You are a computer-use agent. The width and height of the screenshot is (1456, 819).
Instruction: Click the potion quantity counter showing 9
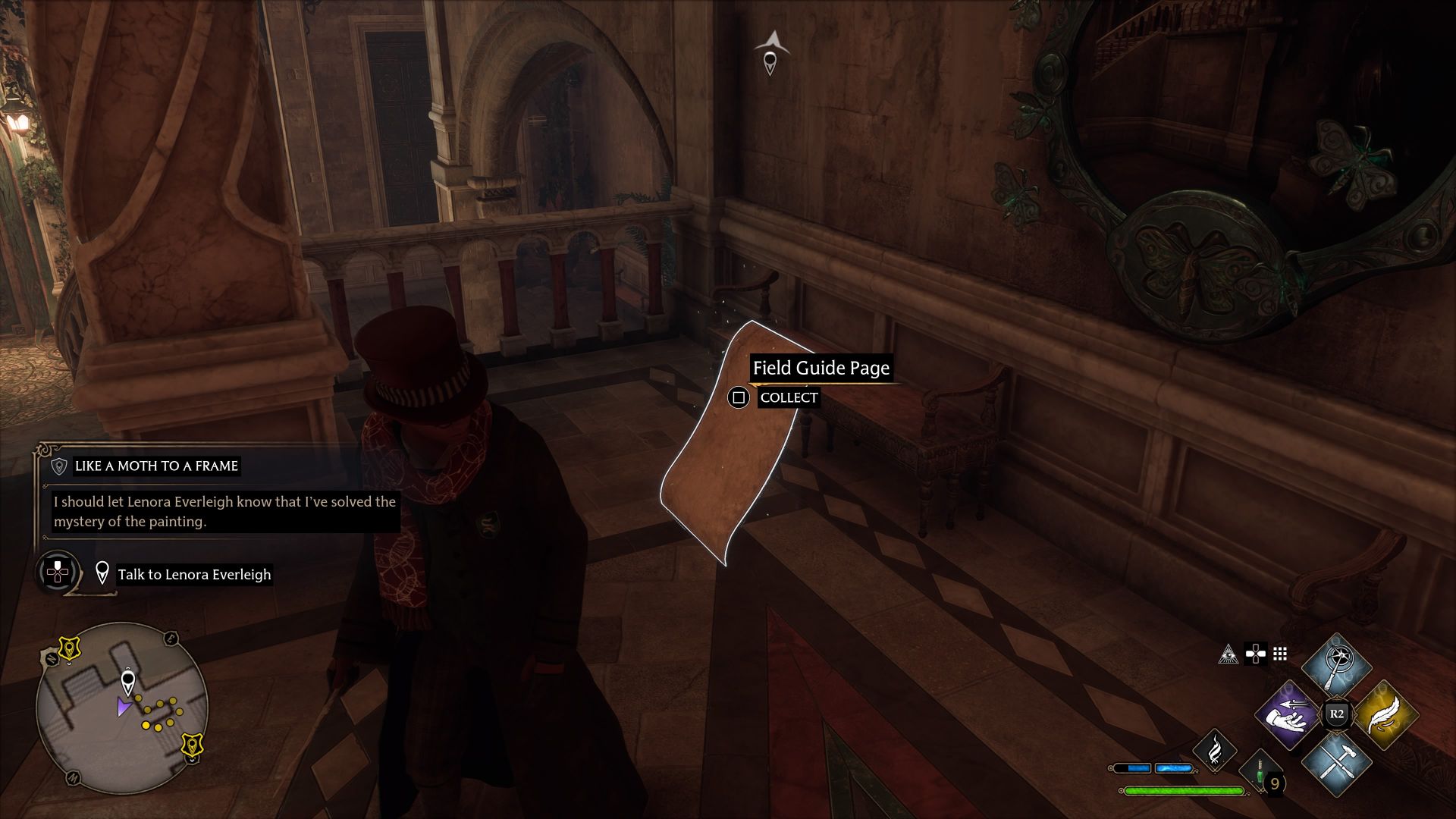(x=1277, y=782)
